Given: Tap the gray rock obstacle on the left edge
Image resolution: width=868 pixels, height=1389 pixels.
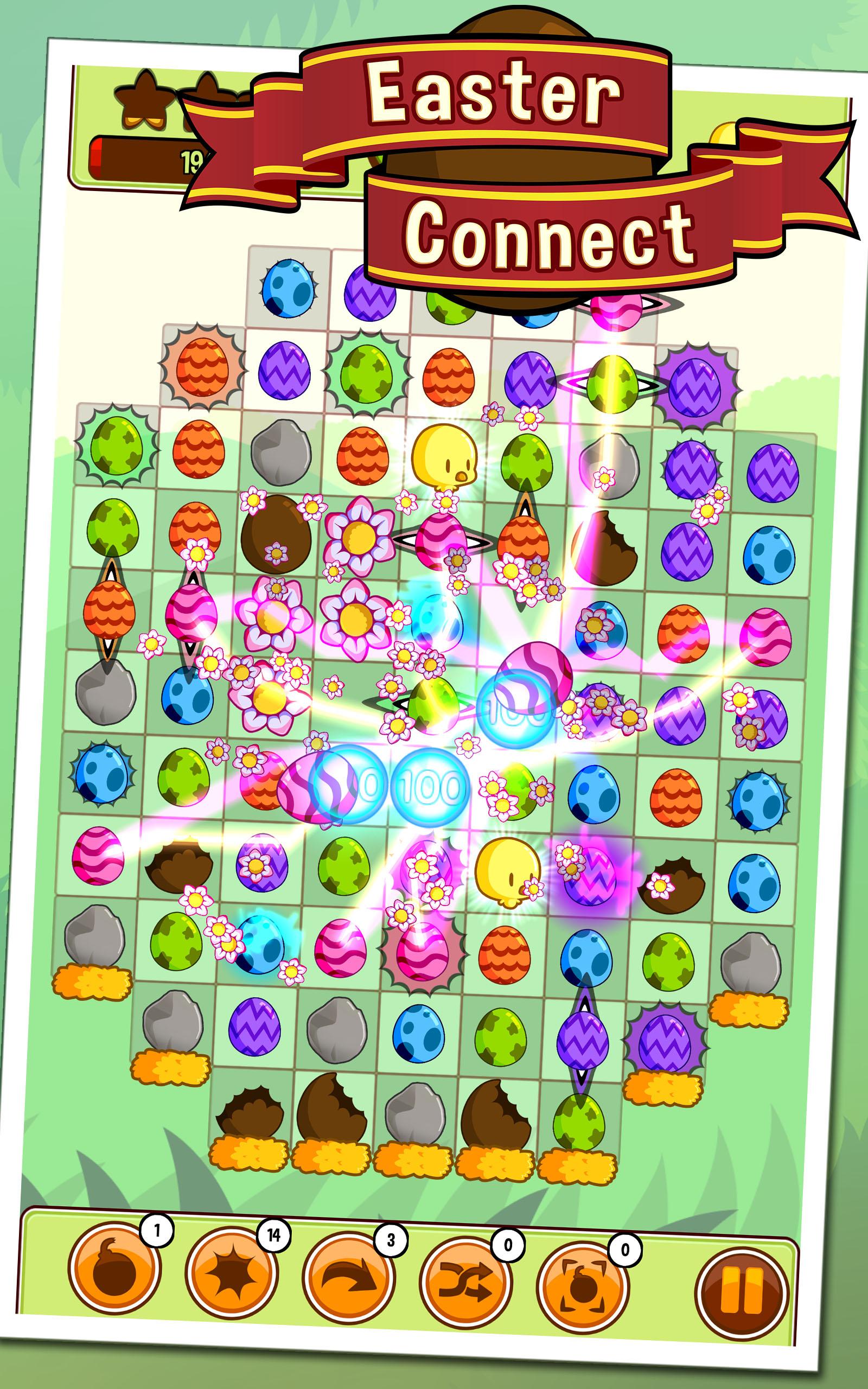Looking at the screenshot, I should click(106, 694).
